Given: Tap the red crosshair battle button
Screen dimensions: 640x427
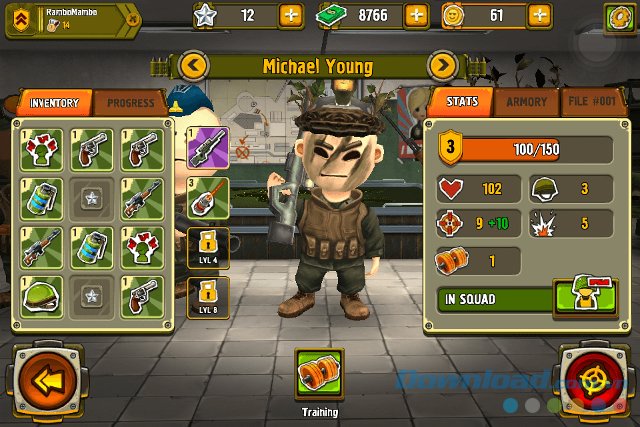Looking at the screenshot, I should point(598,380).
